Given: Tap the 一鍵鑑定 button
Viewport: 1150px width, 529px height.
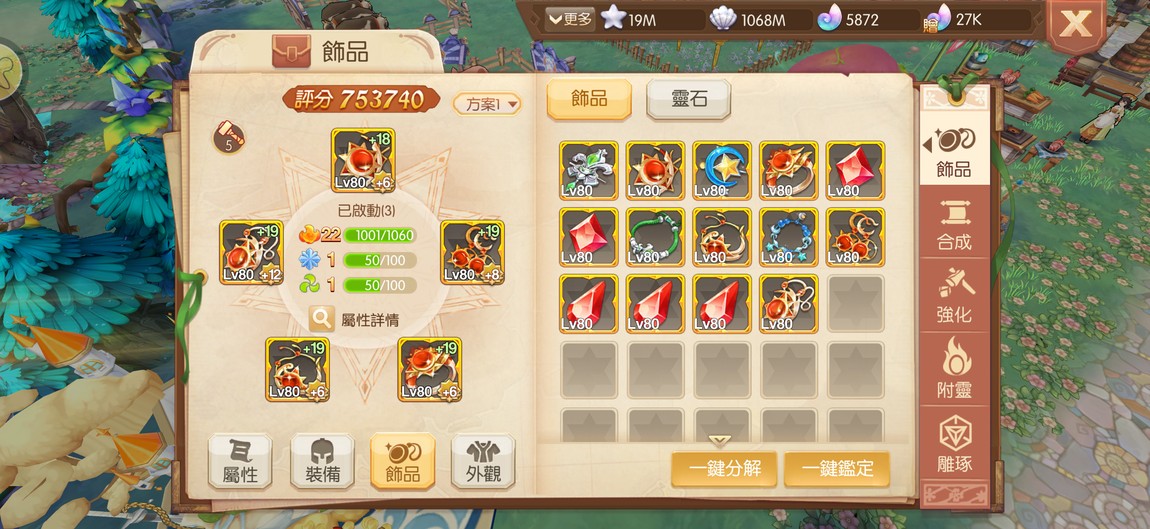Looking at the screenshot, I should tap(836, 468).
